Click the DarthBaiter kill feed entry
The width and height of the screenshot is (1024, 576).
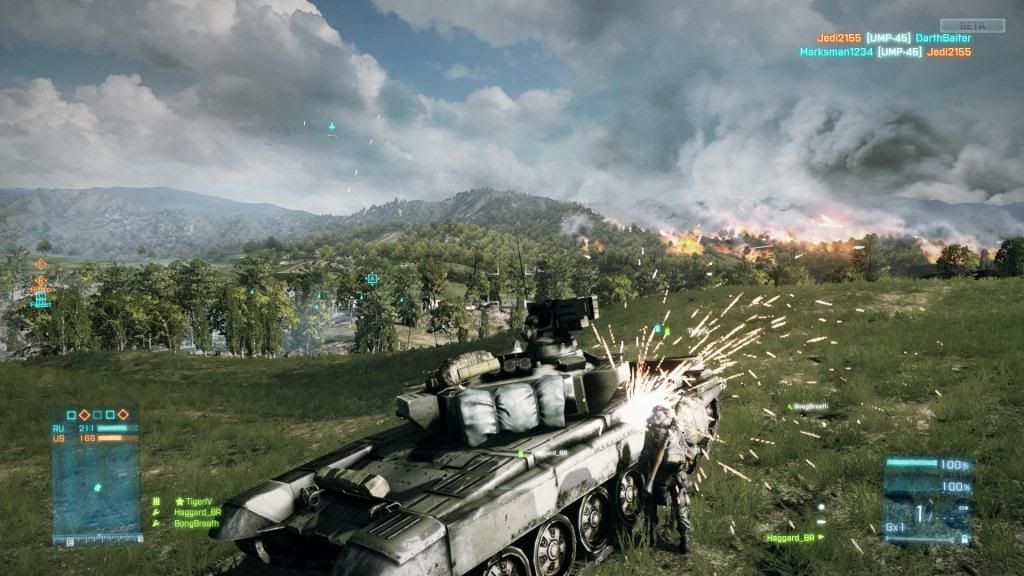pyautogui.click(x=943, y=38)
